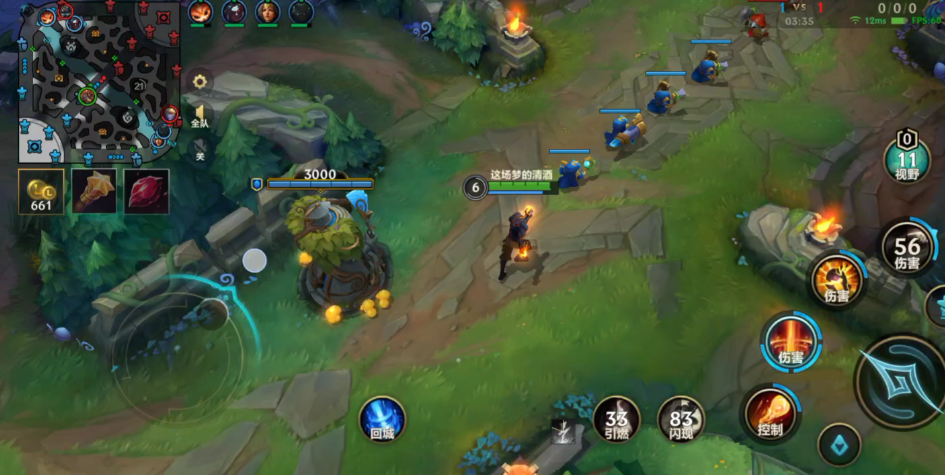Toggle the 关 microphone button

click(x=200, y=154)
